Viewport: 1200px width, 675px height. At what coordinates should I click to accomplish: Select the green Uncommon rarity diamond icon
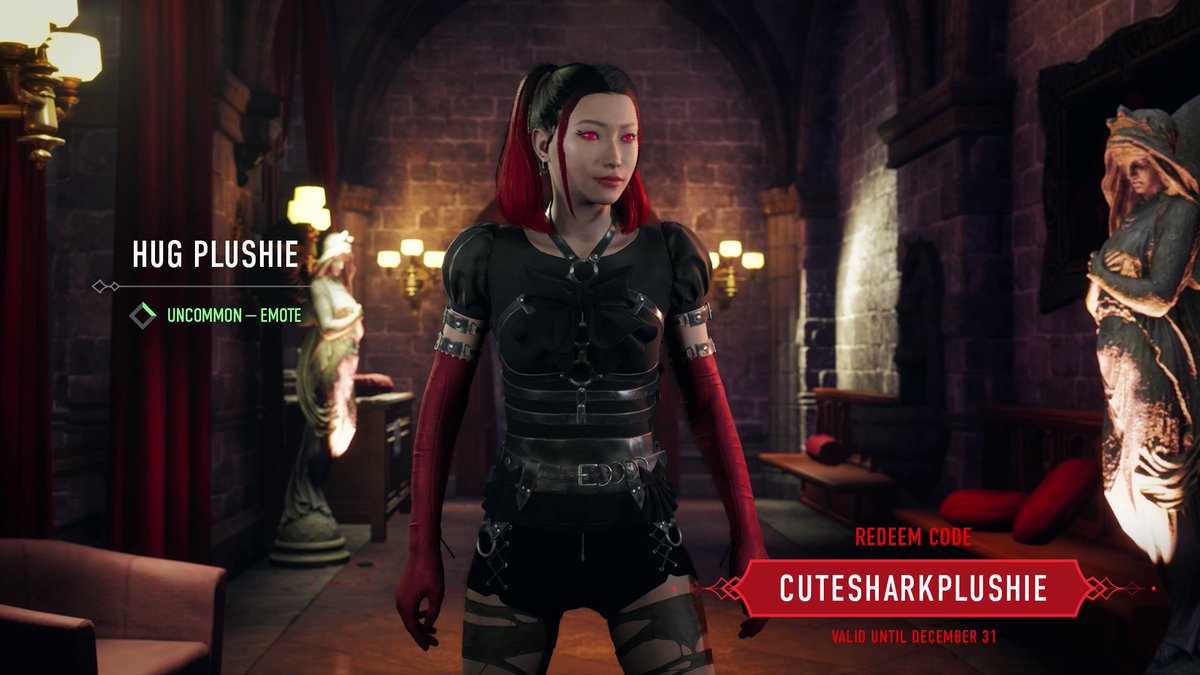(145, 316)
